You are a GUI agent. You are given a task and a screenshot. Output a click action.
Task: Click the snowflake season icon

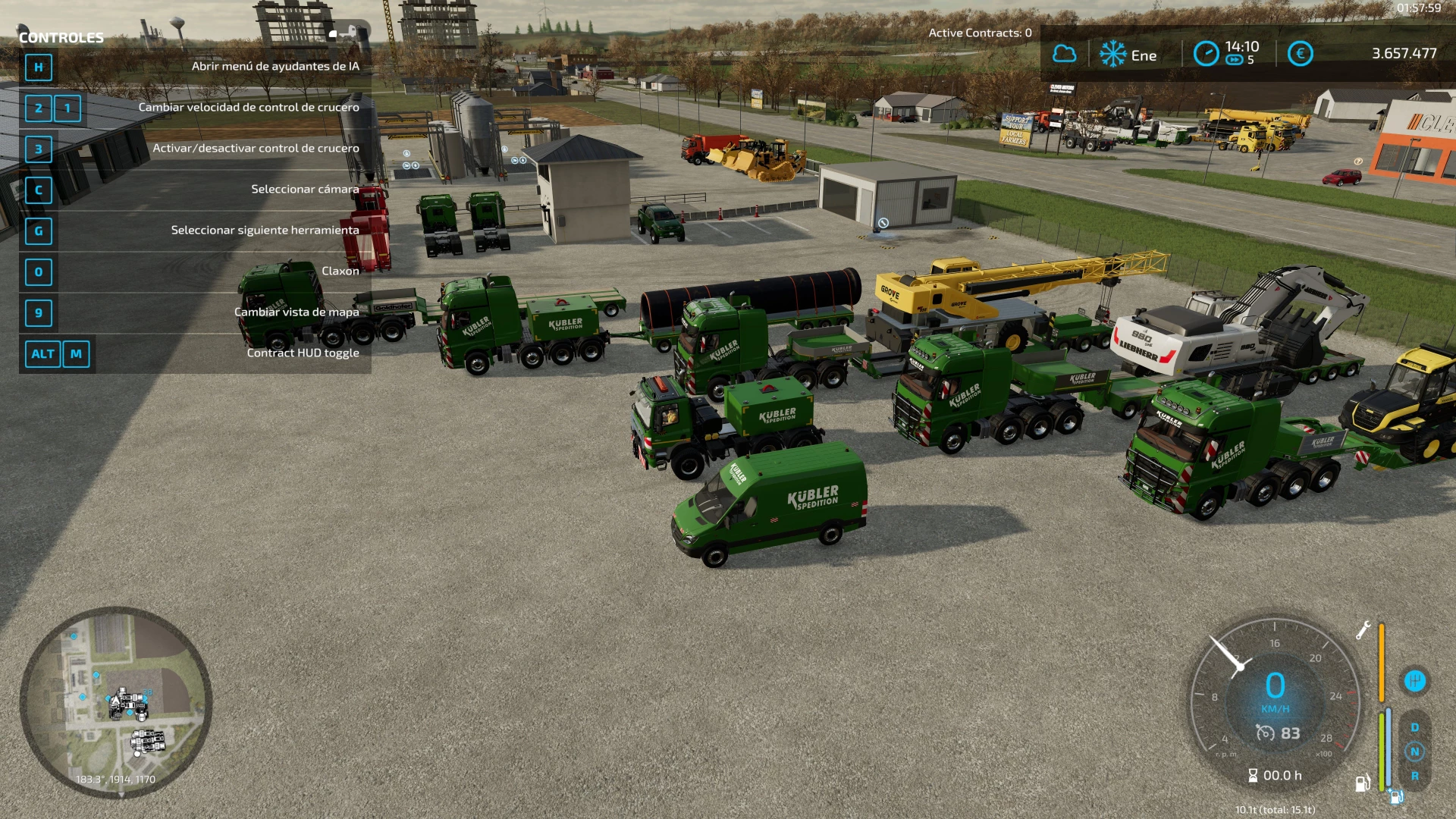point(1112,54)
